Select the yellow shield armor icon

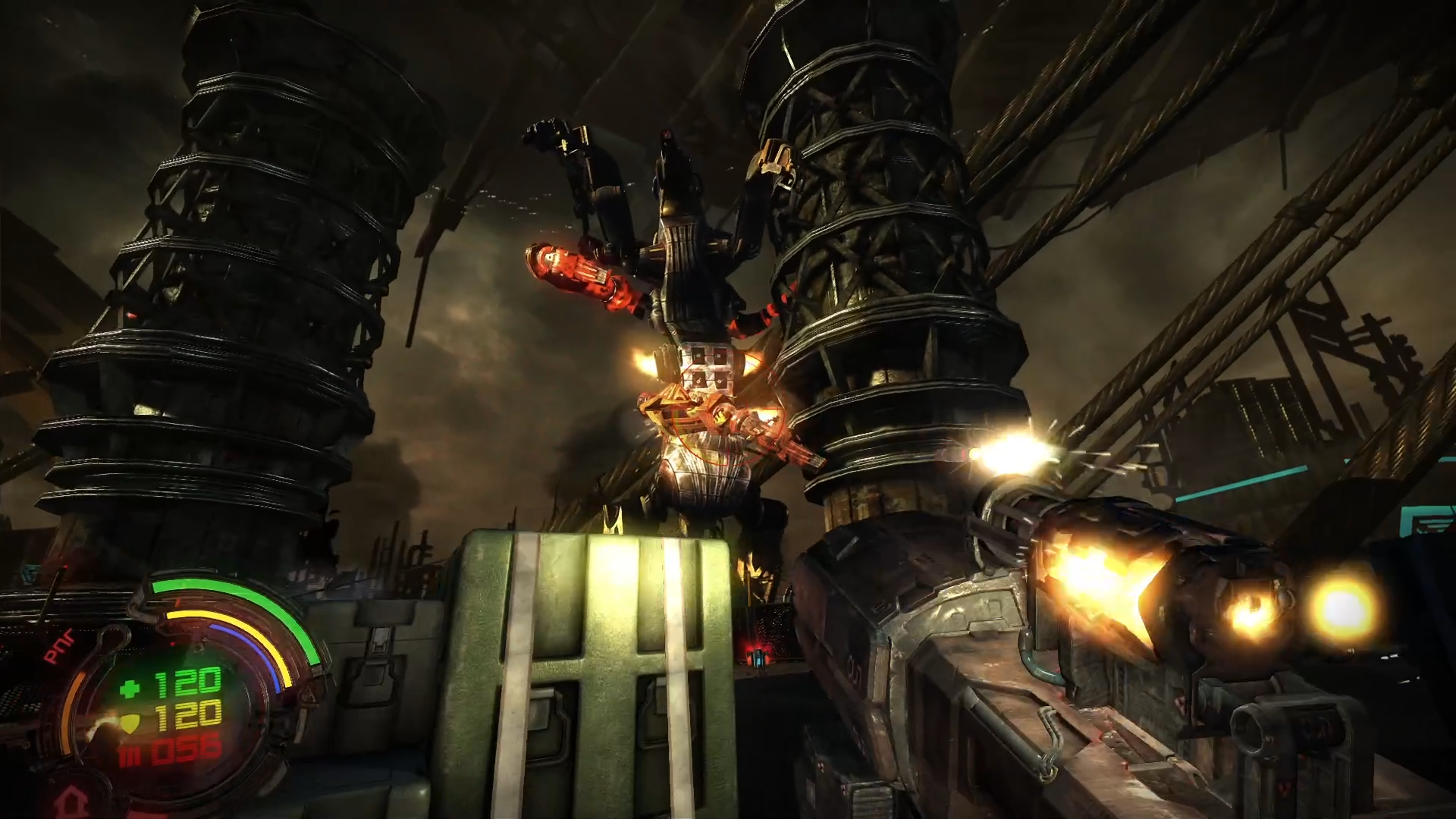130,723
